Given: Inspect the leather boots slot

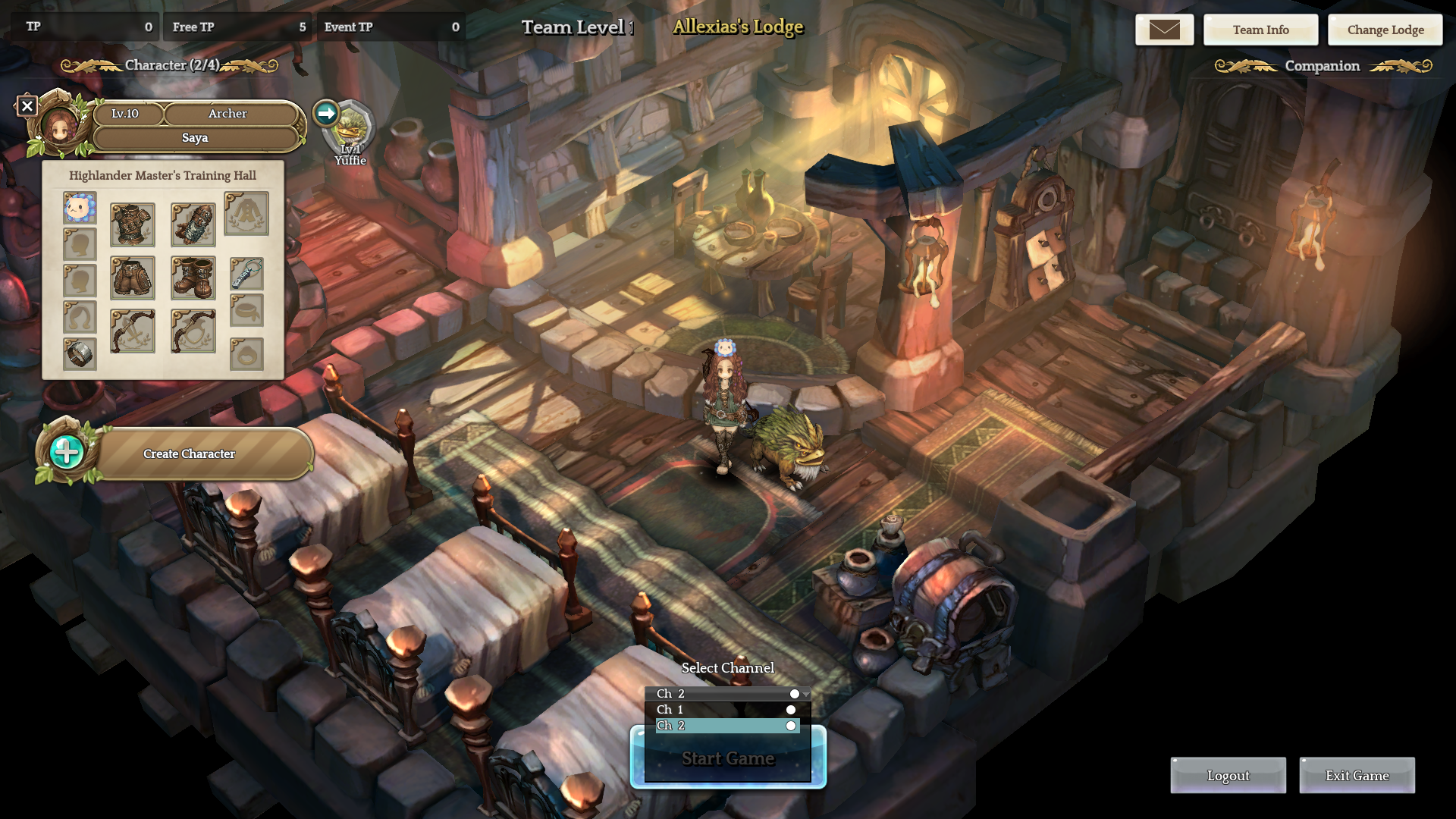Looking at the screenshot, I should coord(193,278).
